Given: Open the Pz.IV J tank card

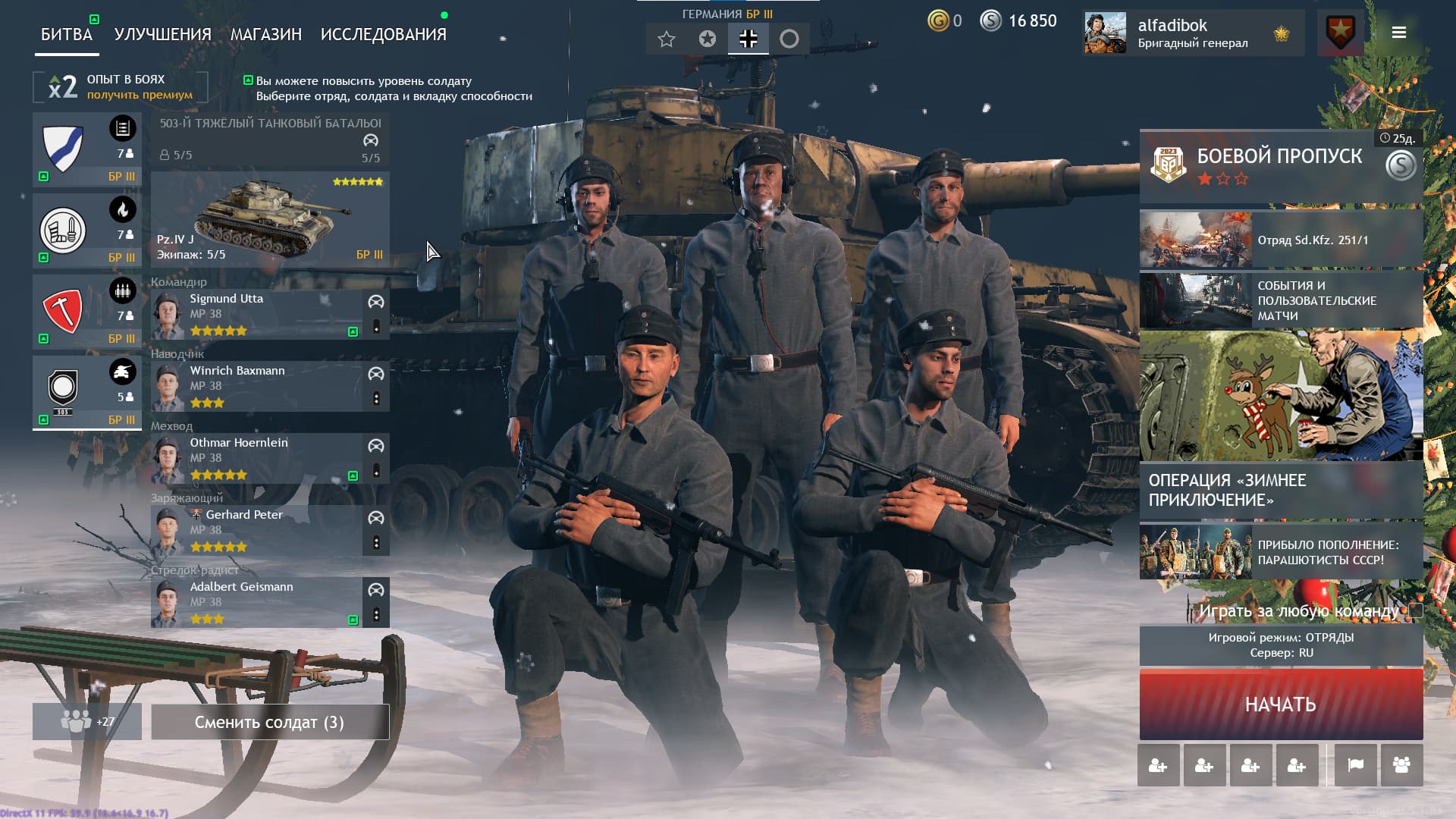Looking at the screenshot, I should pyautogui.click(x=270, y=219).
